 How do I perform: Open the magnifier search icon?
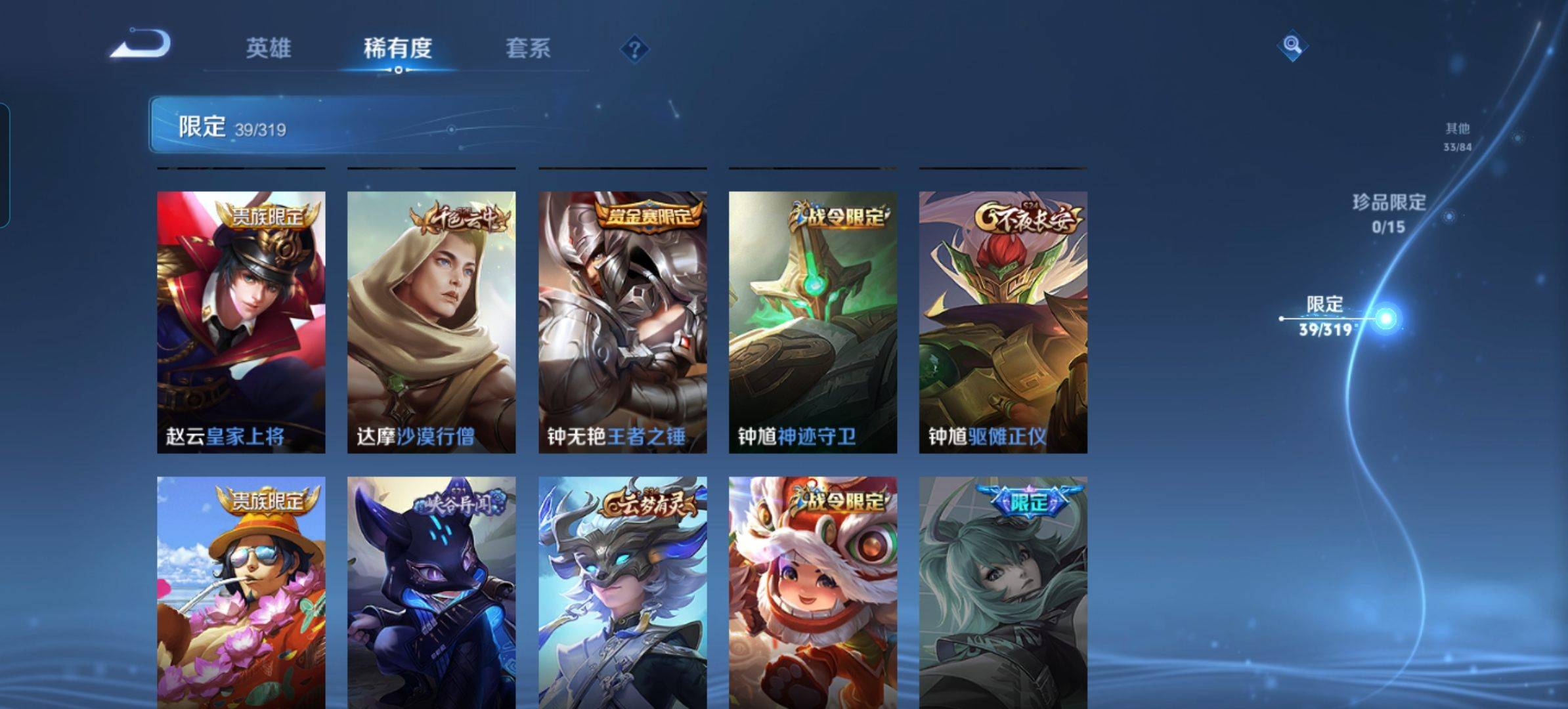click(1292, 45)
